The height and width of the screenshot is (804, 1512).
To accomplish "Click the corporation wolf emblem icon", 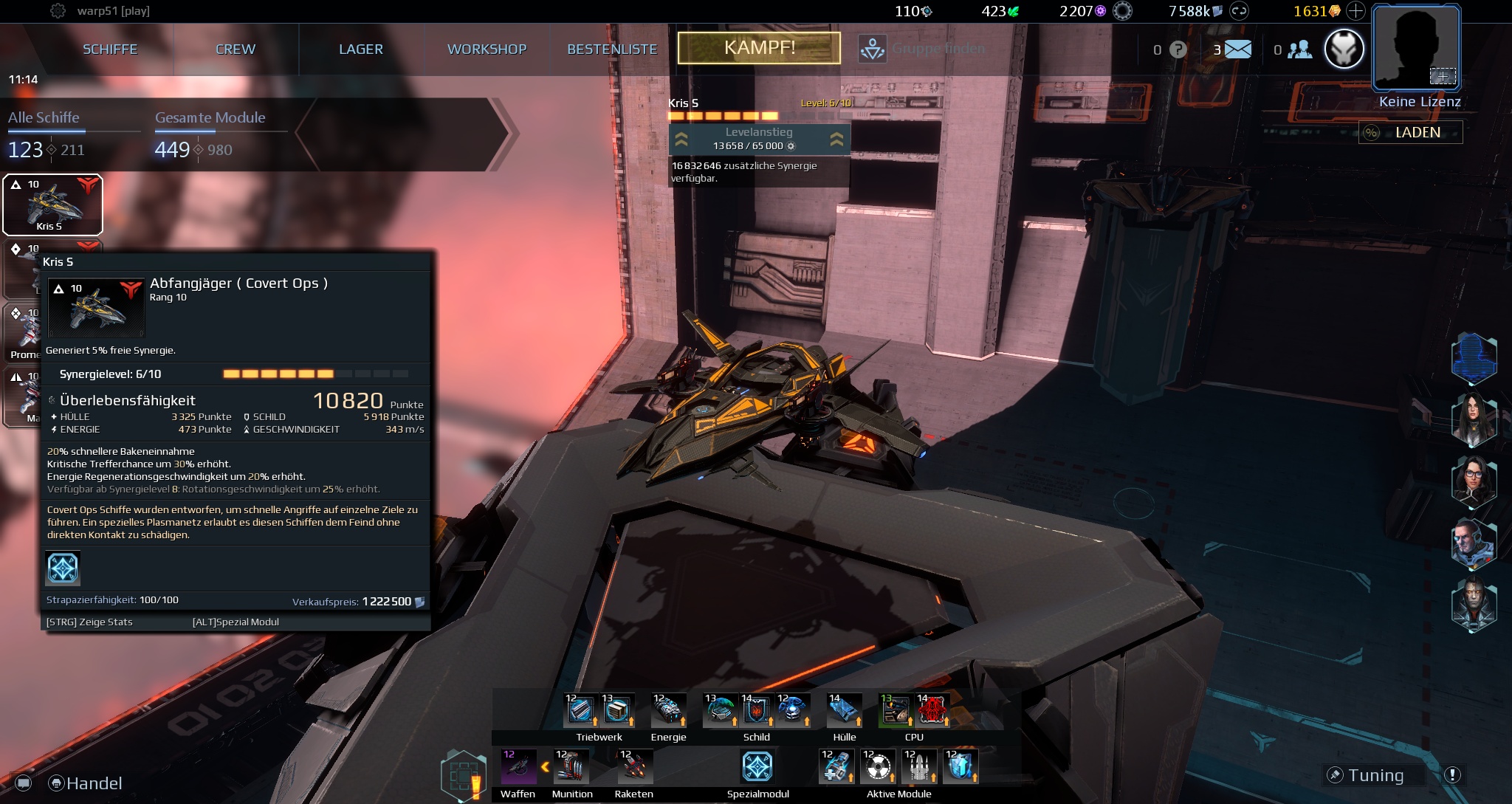I will [x=1344, y=49].
